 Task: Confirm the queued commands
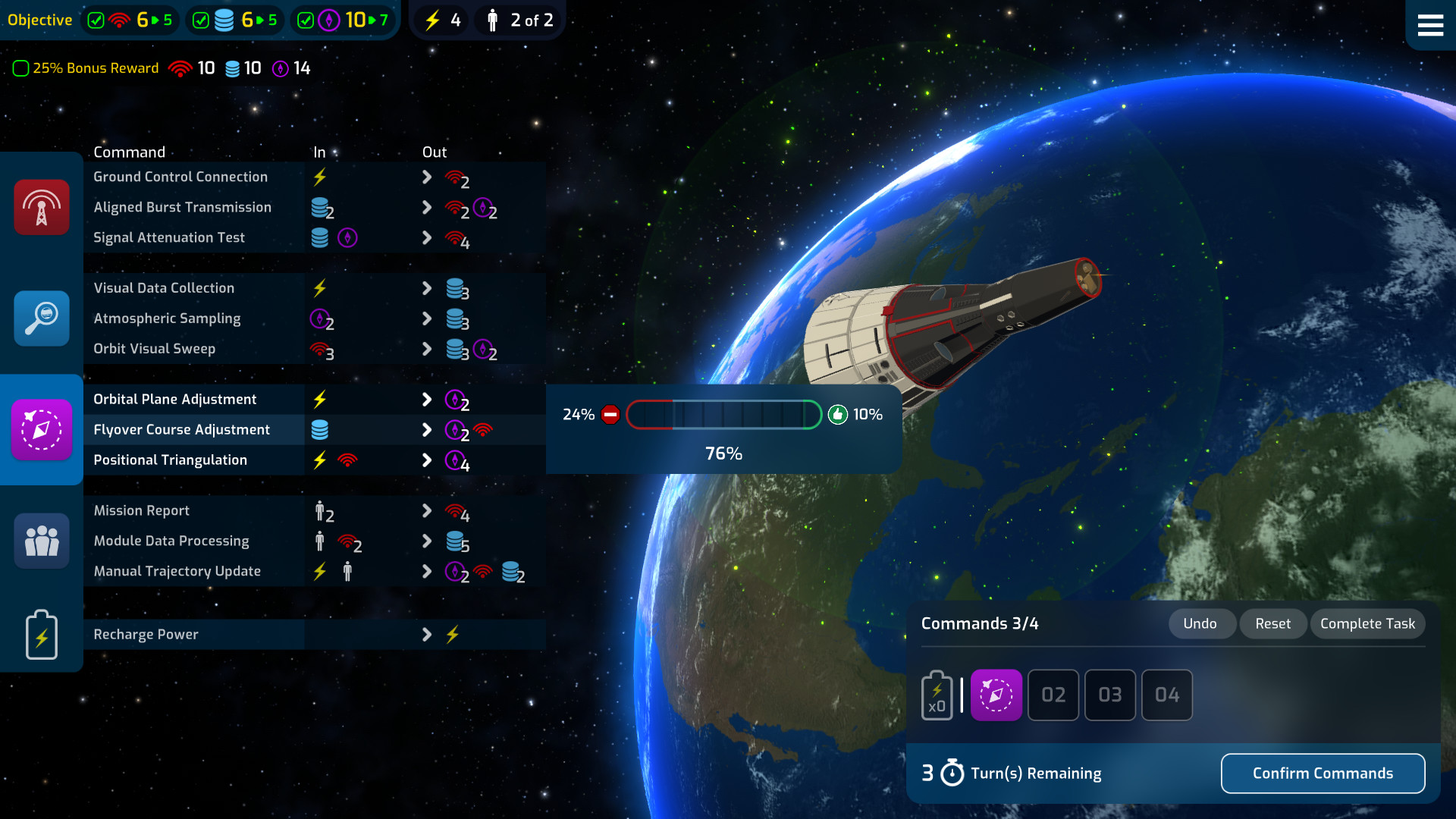click(1323, 773)
